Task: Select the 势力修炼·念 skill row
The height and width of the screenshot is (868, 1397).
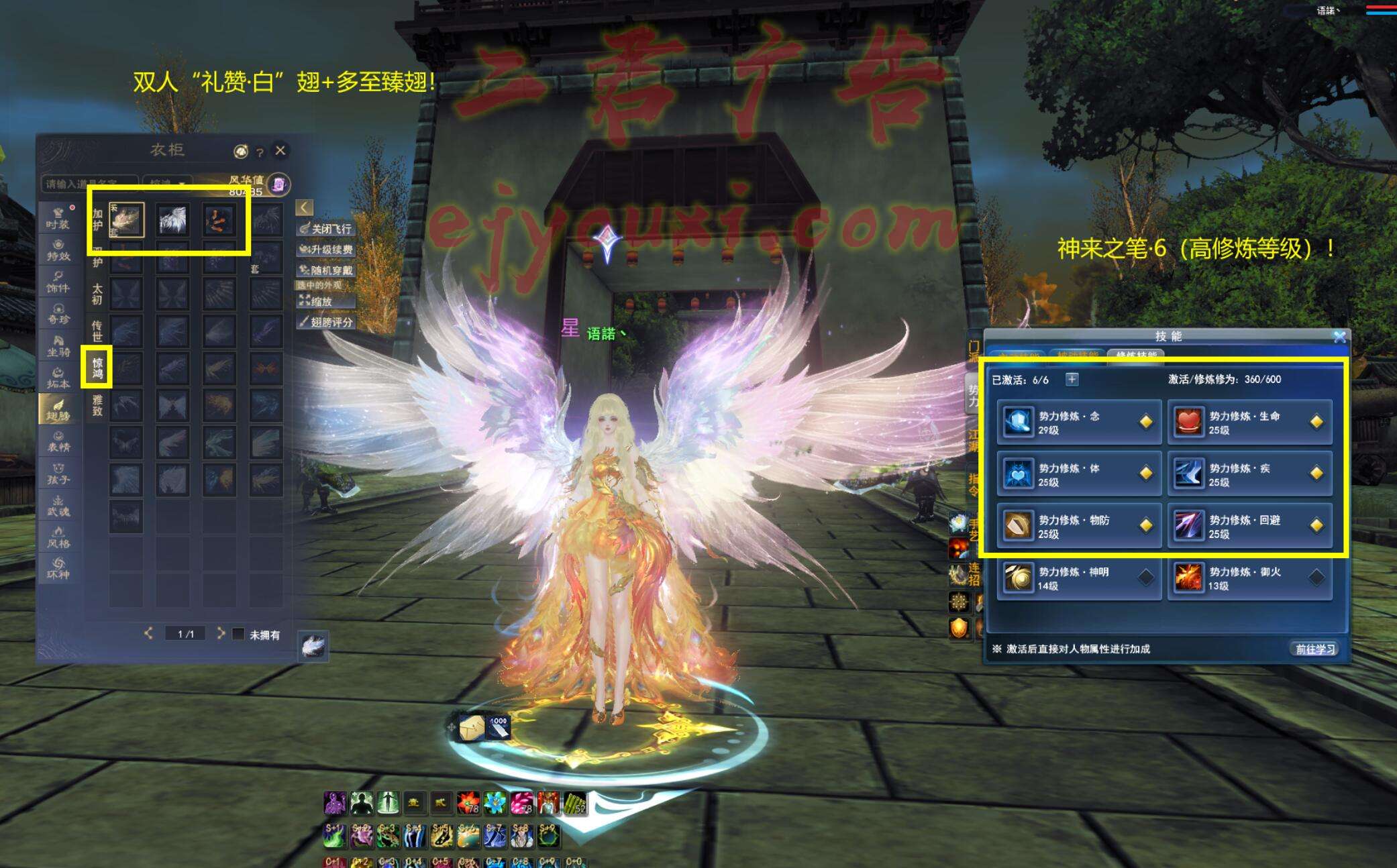Action: pyautogui.click(x=1078, y=422)
